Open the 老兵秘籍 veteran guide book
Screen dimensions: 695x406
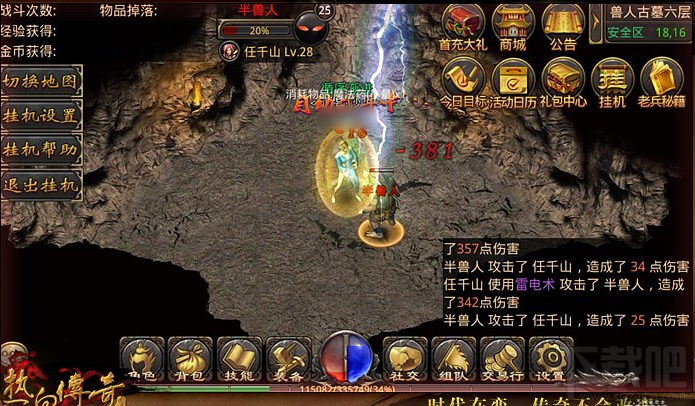661,80
